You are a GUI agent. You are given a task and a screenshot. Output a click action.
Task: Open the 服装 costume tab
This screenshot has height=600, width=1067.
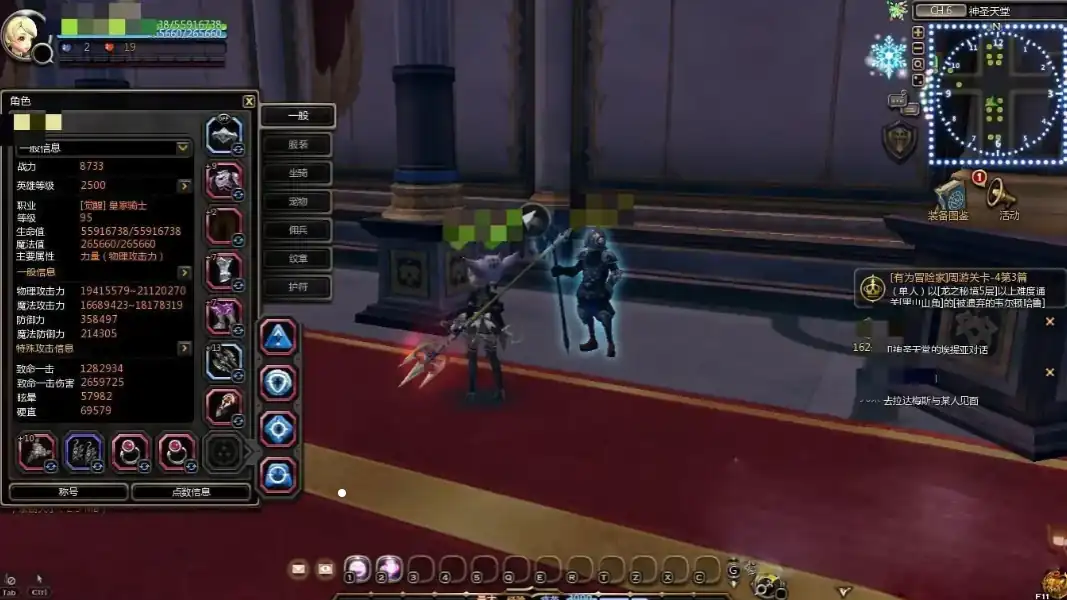click(x=297, y=145)
